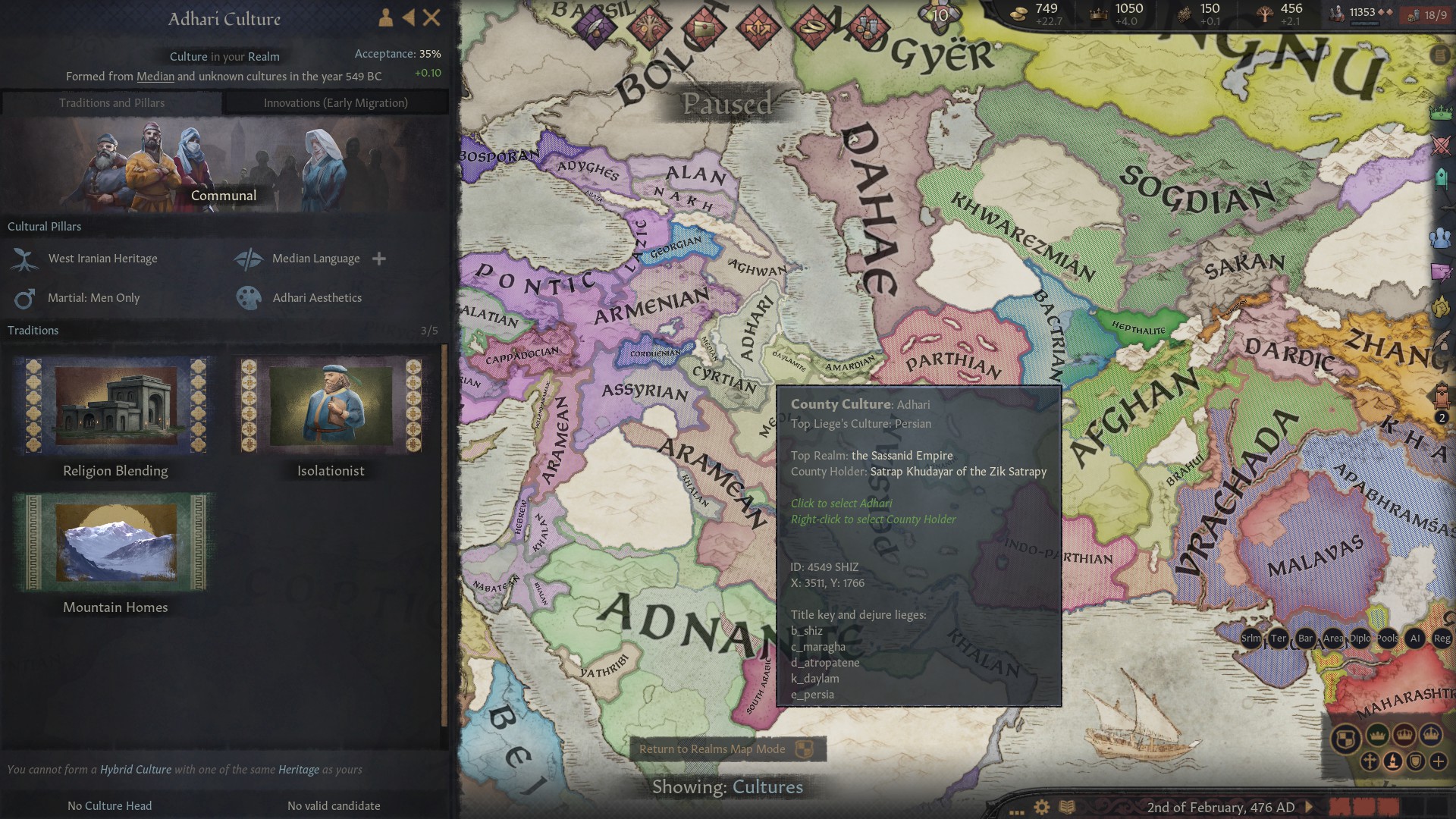Click the character portrait icon on panel header
Screen dimensions: 1456x819
pyautogui.click(x=384, y=17)
